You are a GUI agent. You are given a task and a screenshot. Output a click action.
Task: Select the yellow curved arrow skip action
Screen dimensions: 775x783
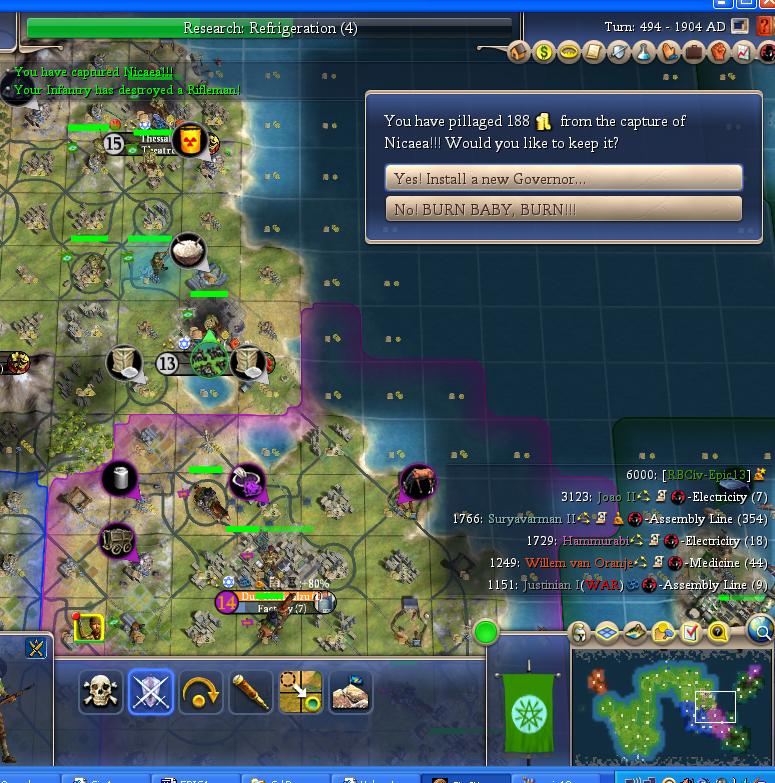(201, 692)
